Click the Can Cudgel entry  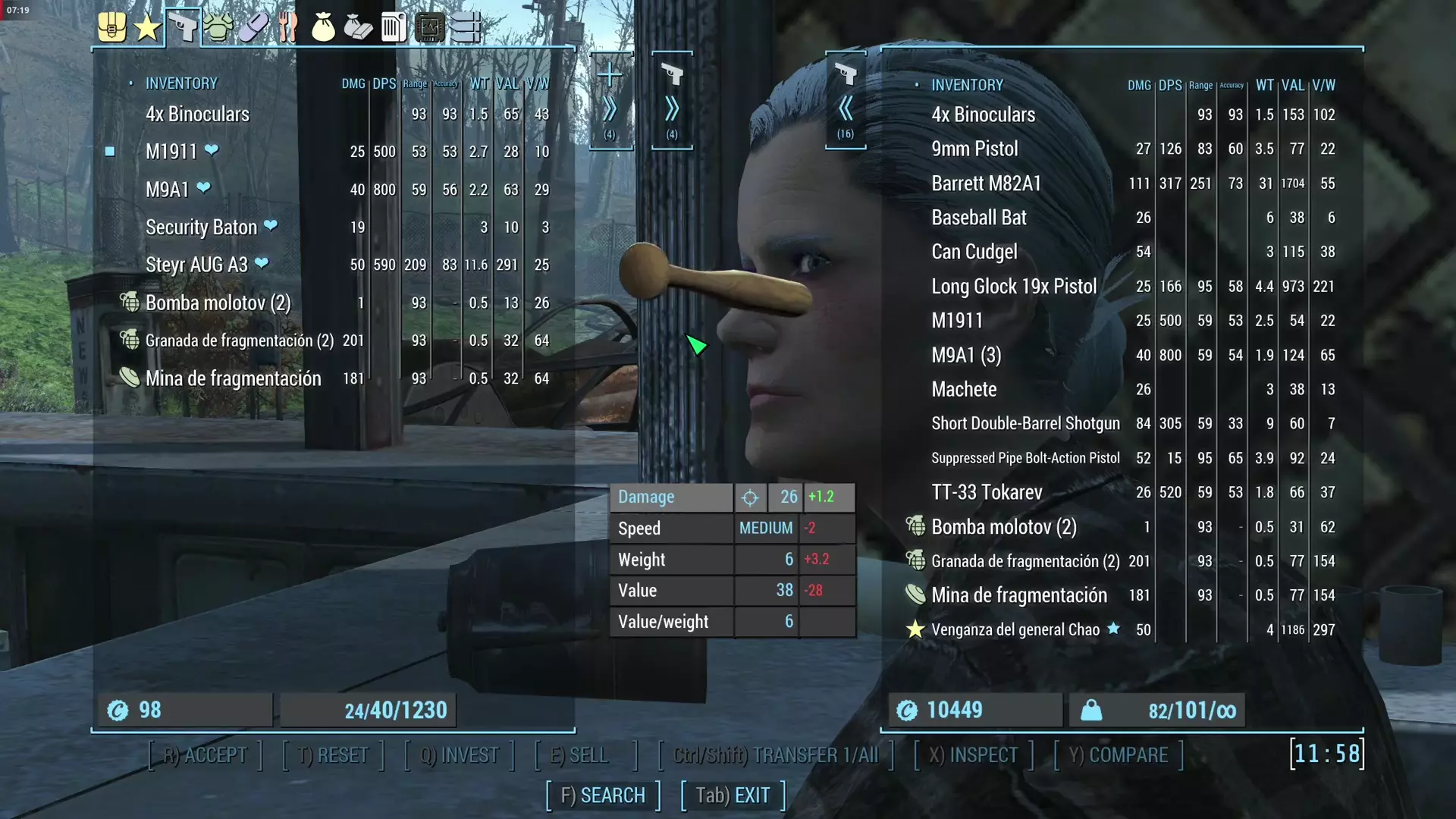pos(974,252)
